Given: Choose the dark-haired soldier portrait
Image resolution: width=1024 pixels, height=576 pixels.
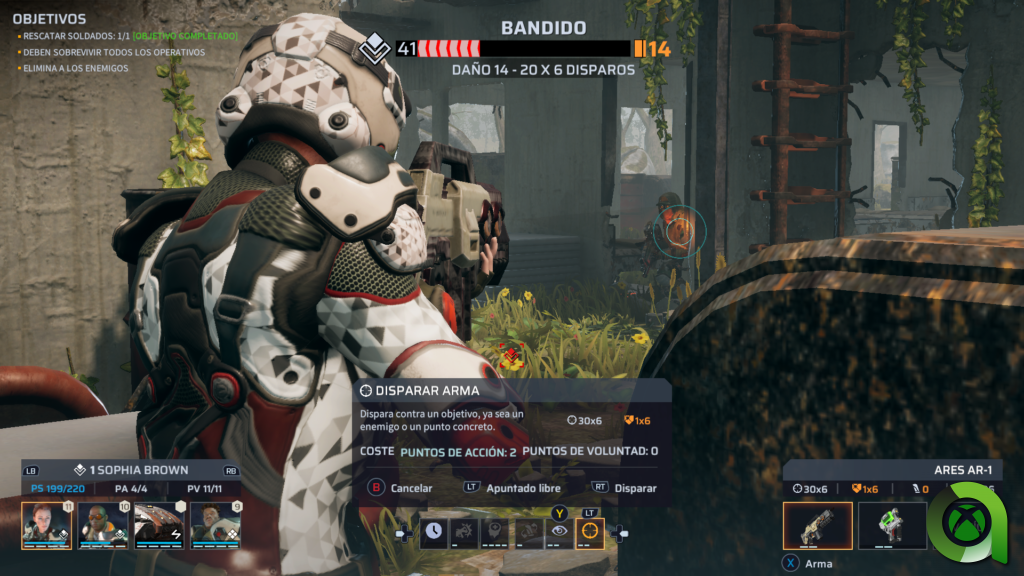Looking at the screenshot, I should [215, 524].
